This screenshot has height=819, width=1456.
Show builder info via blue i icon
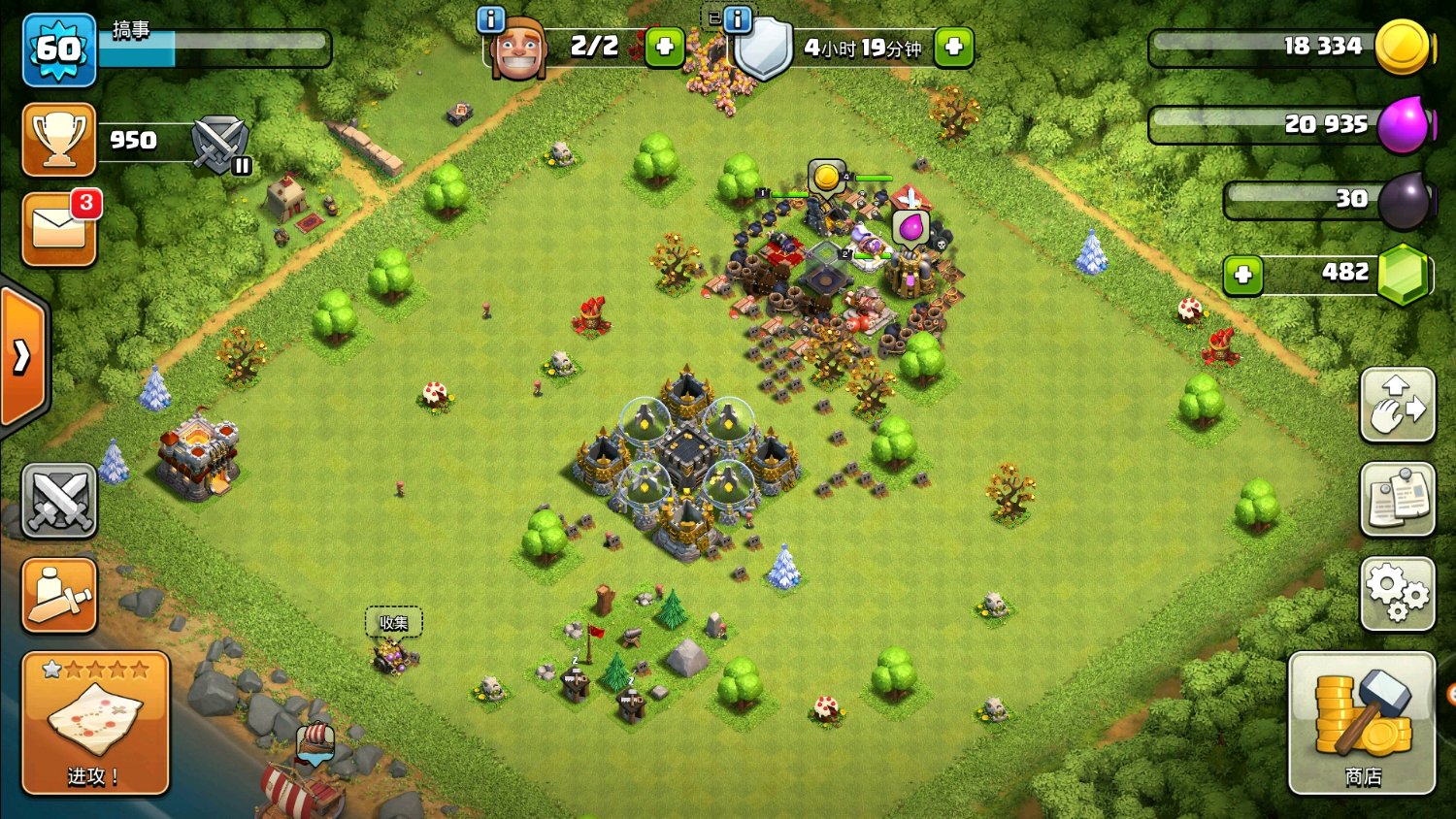(491, 18)
